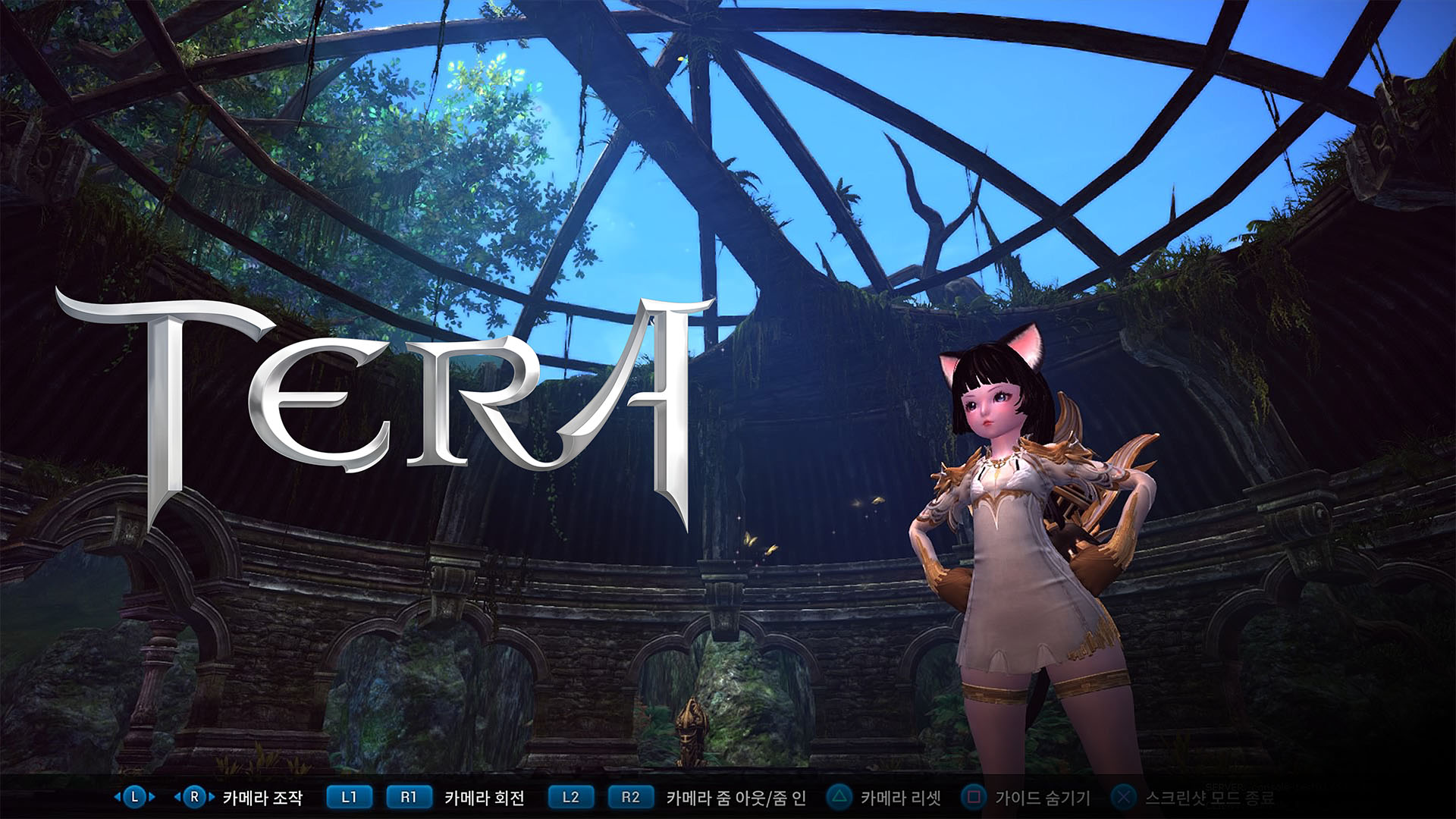The height and width of the screenshot is (819, 1456).
Task: Expand the arrow left of R stick icon
Action: click(177, 798)
